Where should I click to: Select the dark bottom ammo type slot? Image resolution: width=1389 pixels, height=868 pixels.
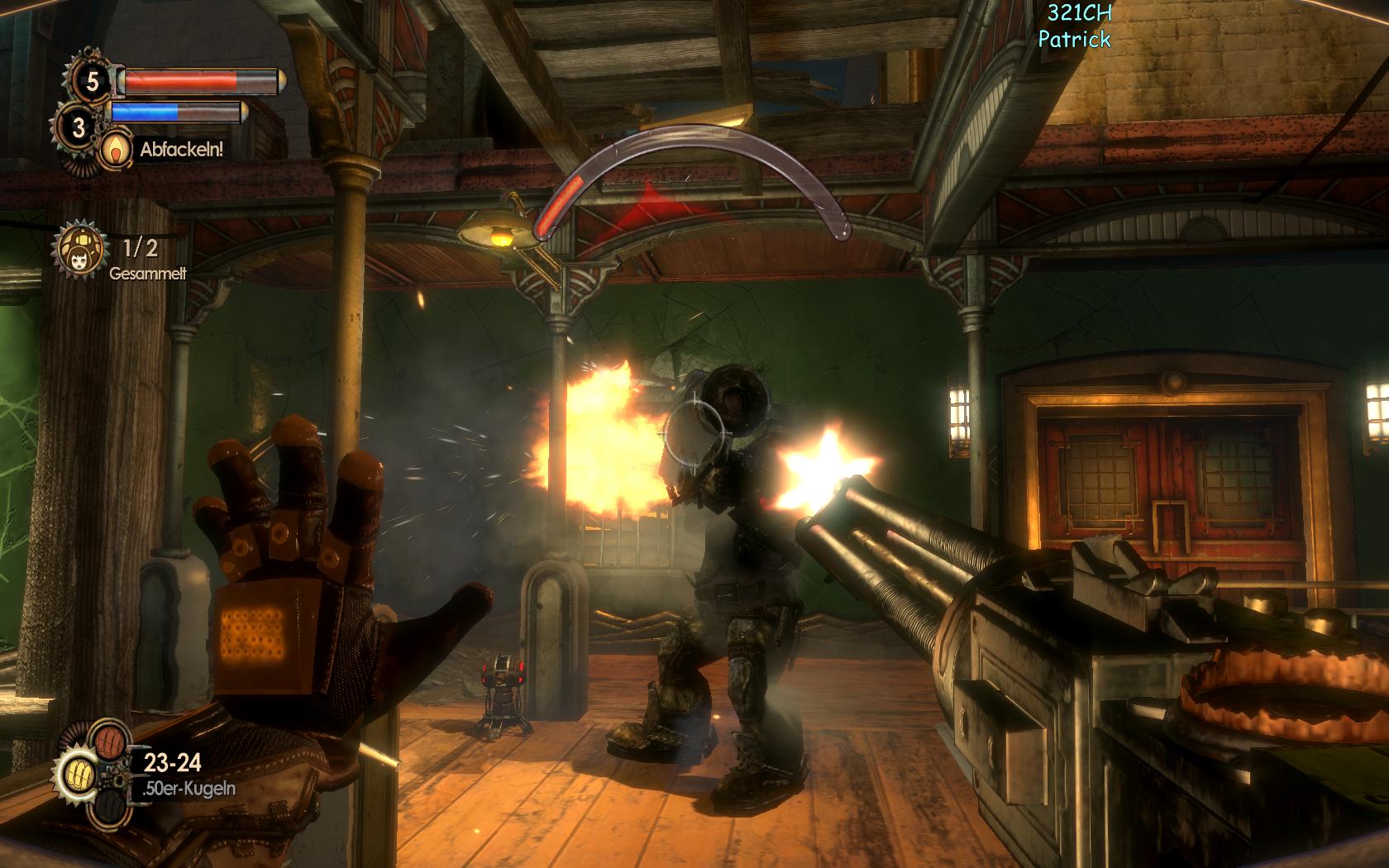coord(111,808)
